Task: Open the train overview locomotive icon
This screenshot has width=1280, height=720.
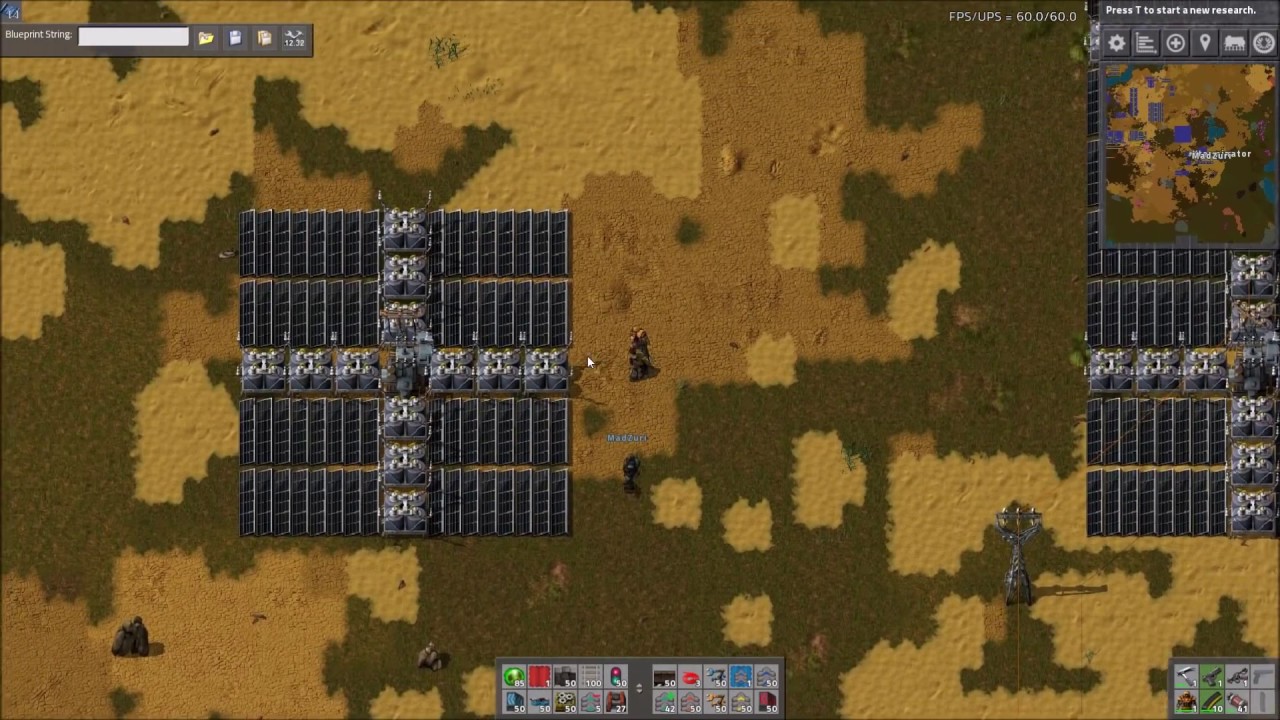Action: pyautogui.click(x=1235, y=42)
